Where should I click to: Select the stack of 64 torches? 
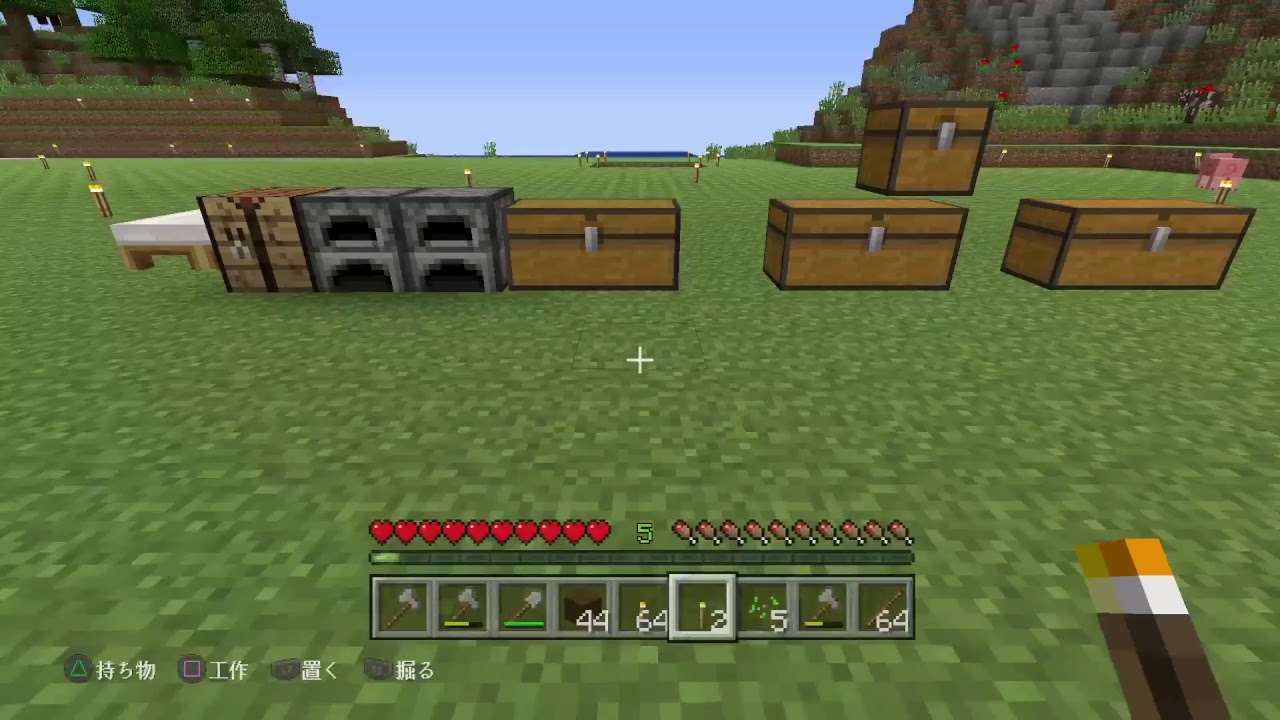643,605
